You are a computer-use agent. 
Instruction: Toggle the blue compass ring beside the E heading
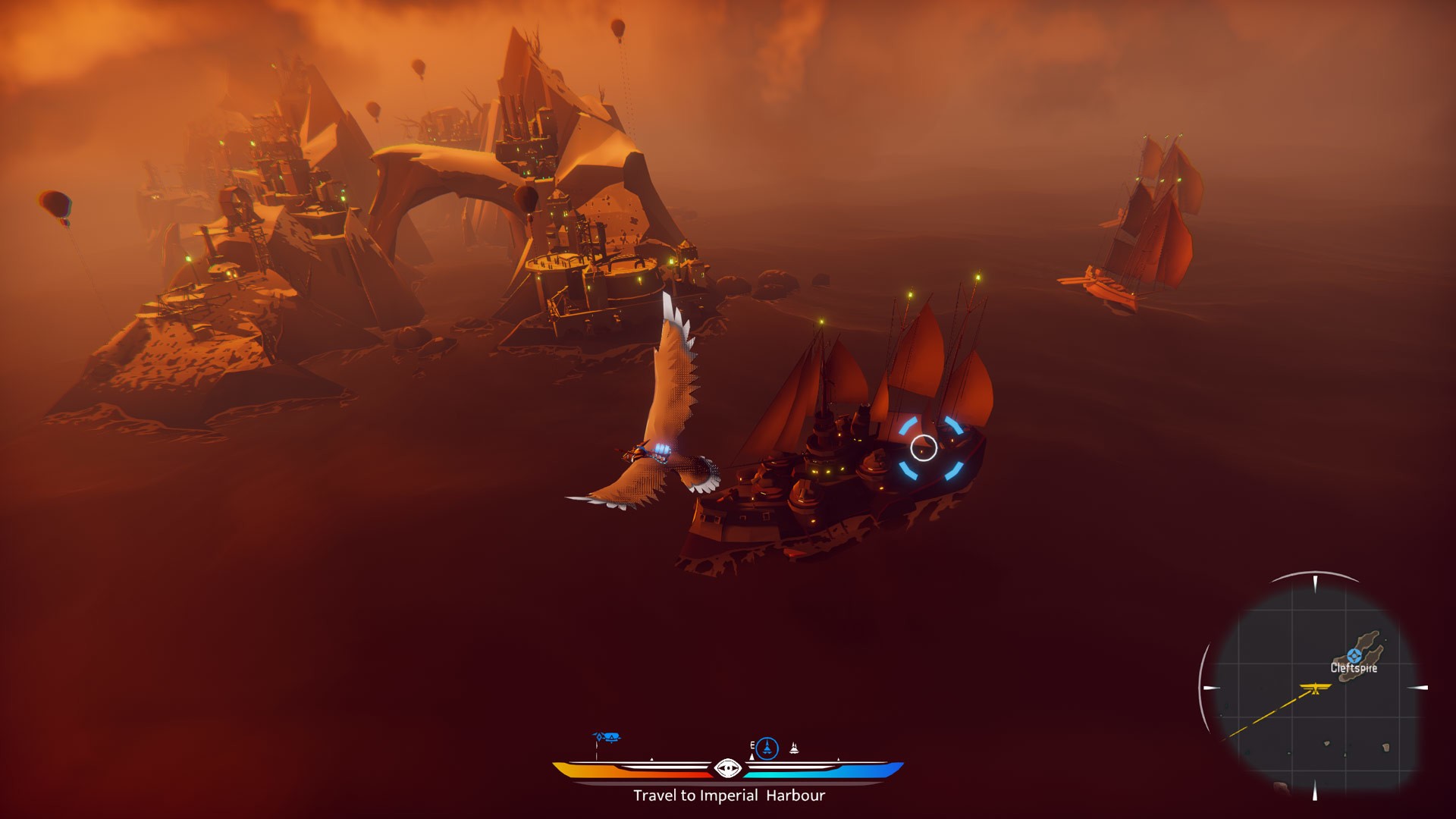click(x=767, y=747)
